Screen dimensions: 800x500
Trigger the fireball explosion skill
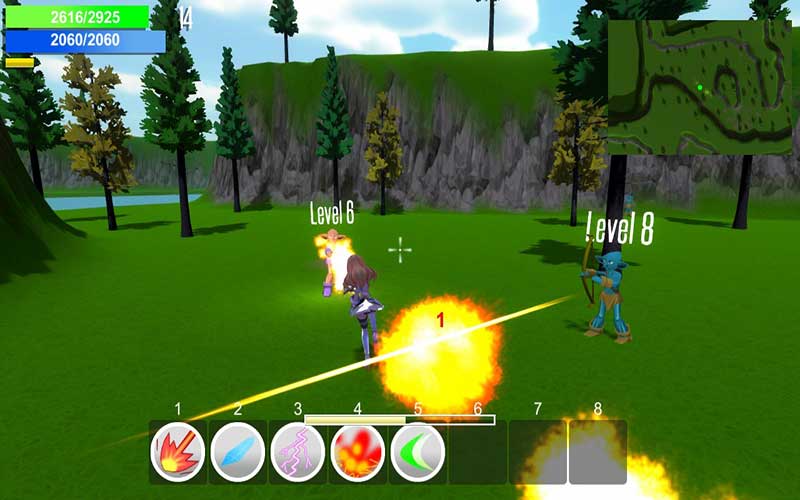click(357, 452)
